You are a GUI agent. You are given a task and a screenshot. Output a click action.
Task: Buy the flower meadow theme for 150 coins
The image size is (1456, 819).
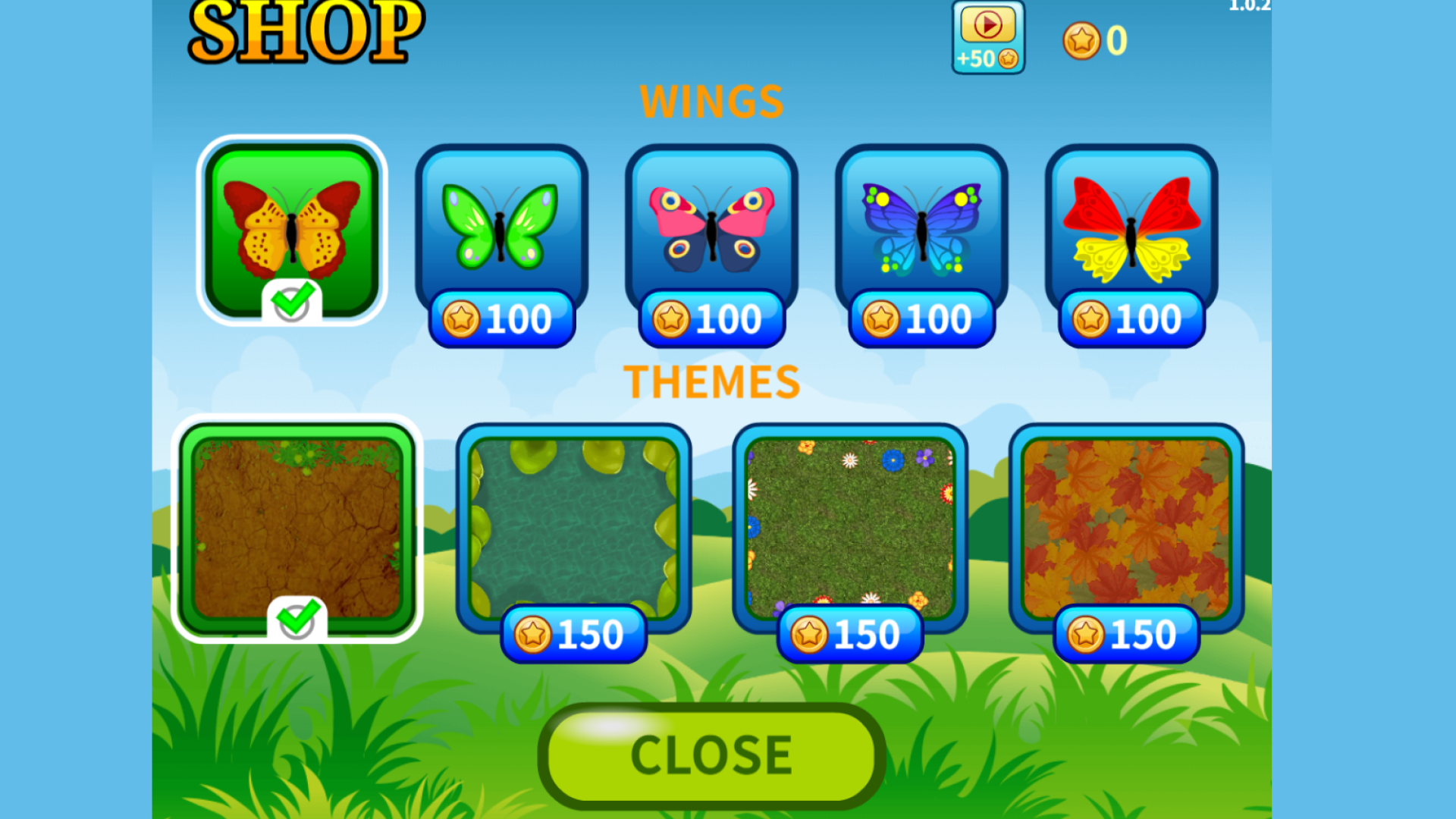[x=849, y=634]
